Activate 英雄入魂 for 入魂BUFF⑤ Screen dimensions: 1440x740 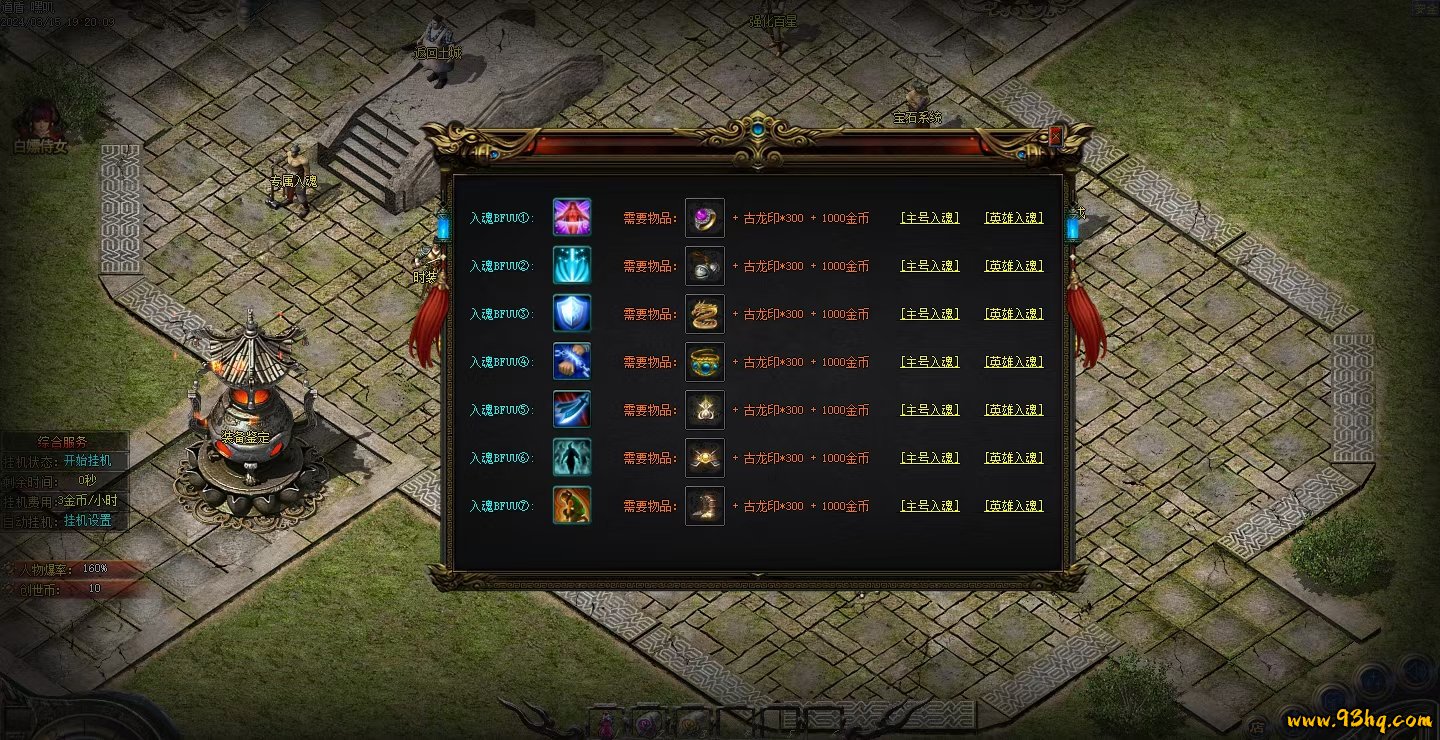1014,410
